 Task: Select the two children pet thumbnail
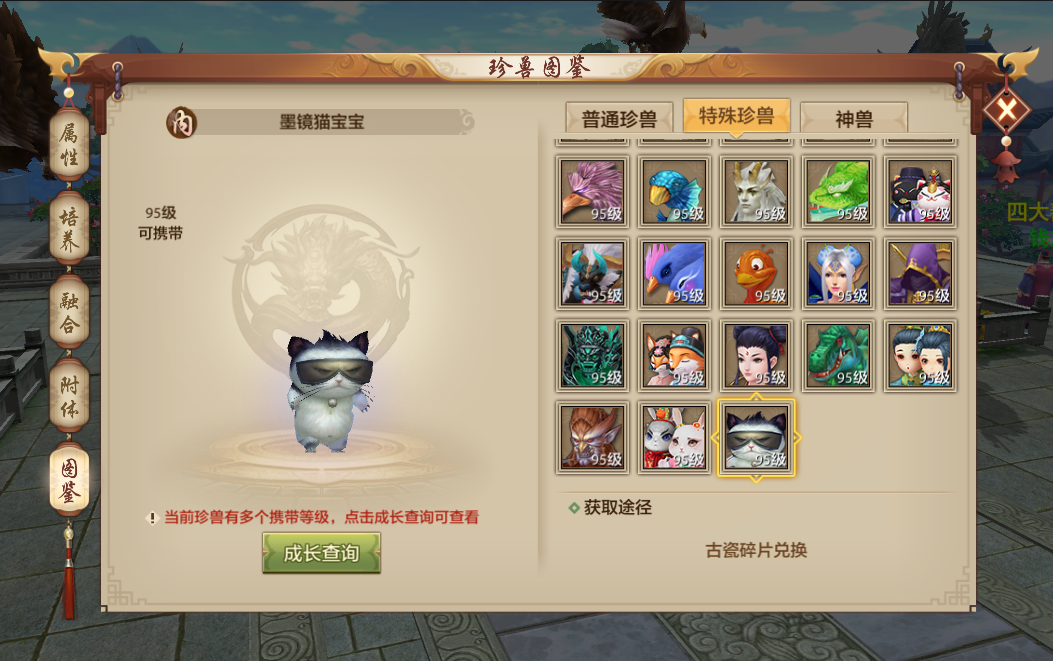click(x=920, y=355)
